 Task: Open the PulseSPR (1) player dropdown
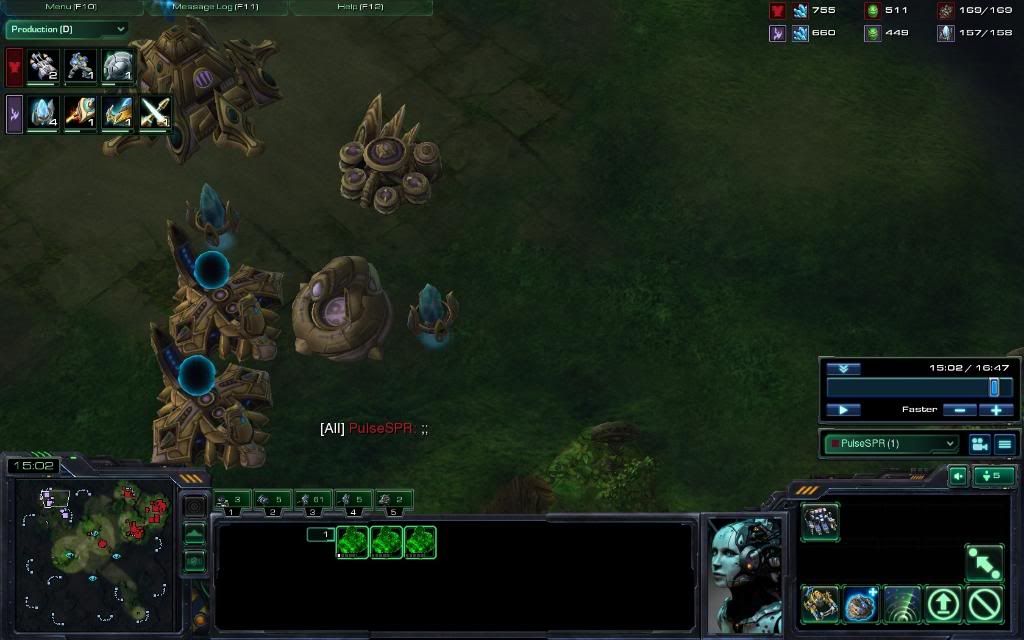point(890,443)
